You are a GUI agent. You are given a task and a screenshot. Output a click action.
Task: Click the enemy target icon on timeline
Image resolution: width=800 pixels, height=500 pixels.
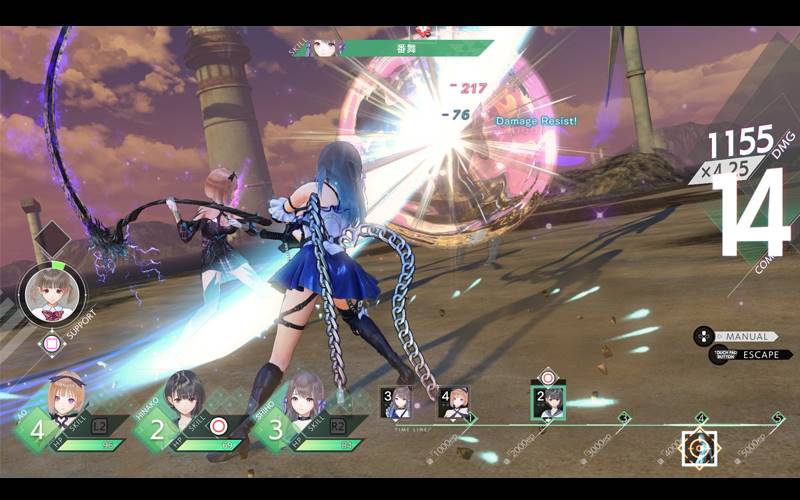(699, 447)
